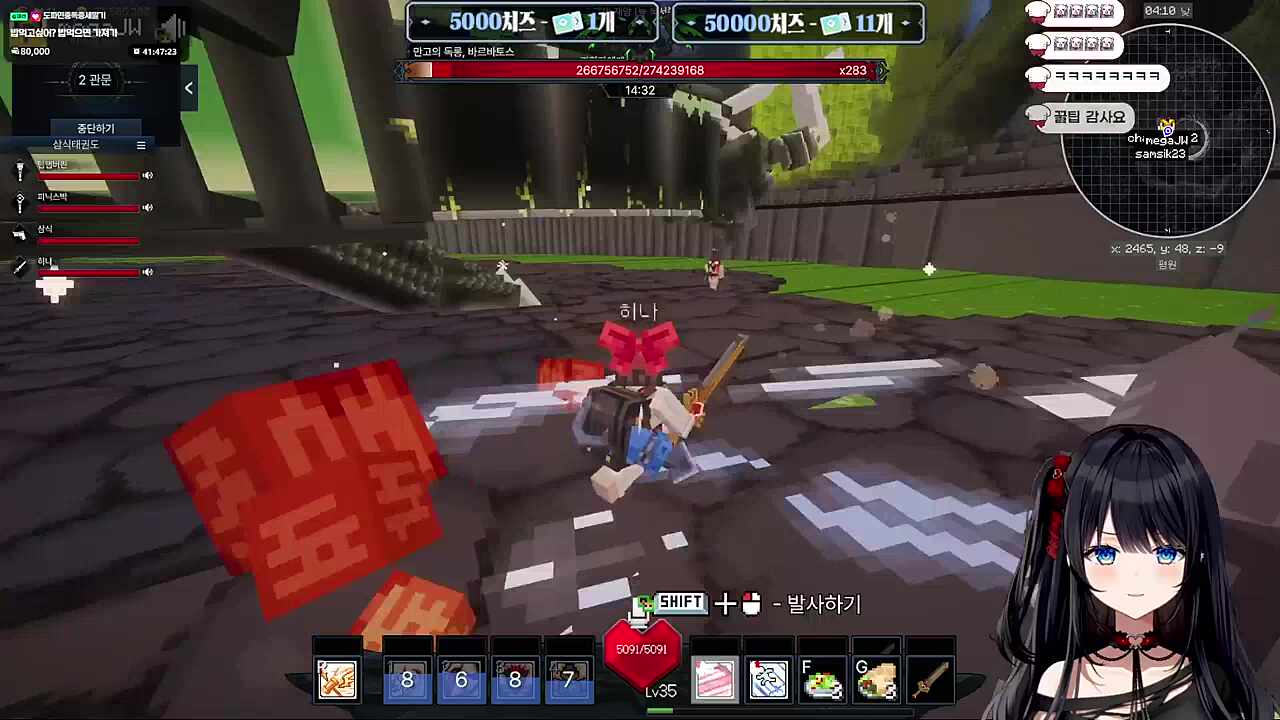
Task: Use the F salad food item
Action: tap(822, 679)
